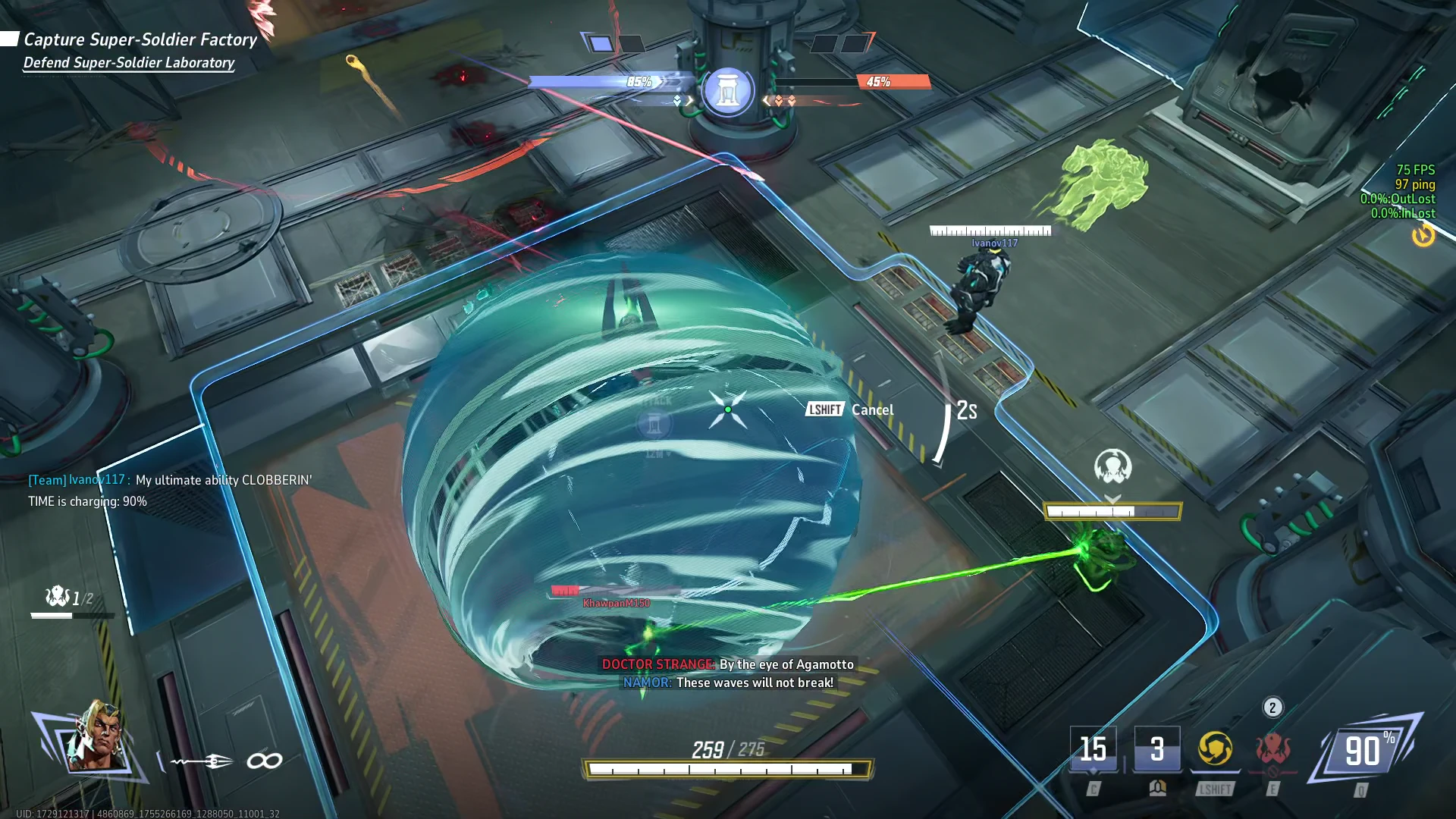Click the white squid counter icon showing 1/2
This screenshot has height=819, width=1456.
coord(58,597)
